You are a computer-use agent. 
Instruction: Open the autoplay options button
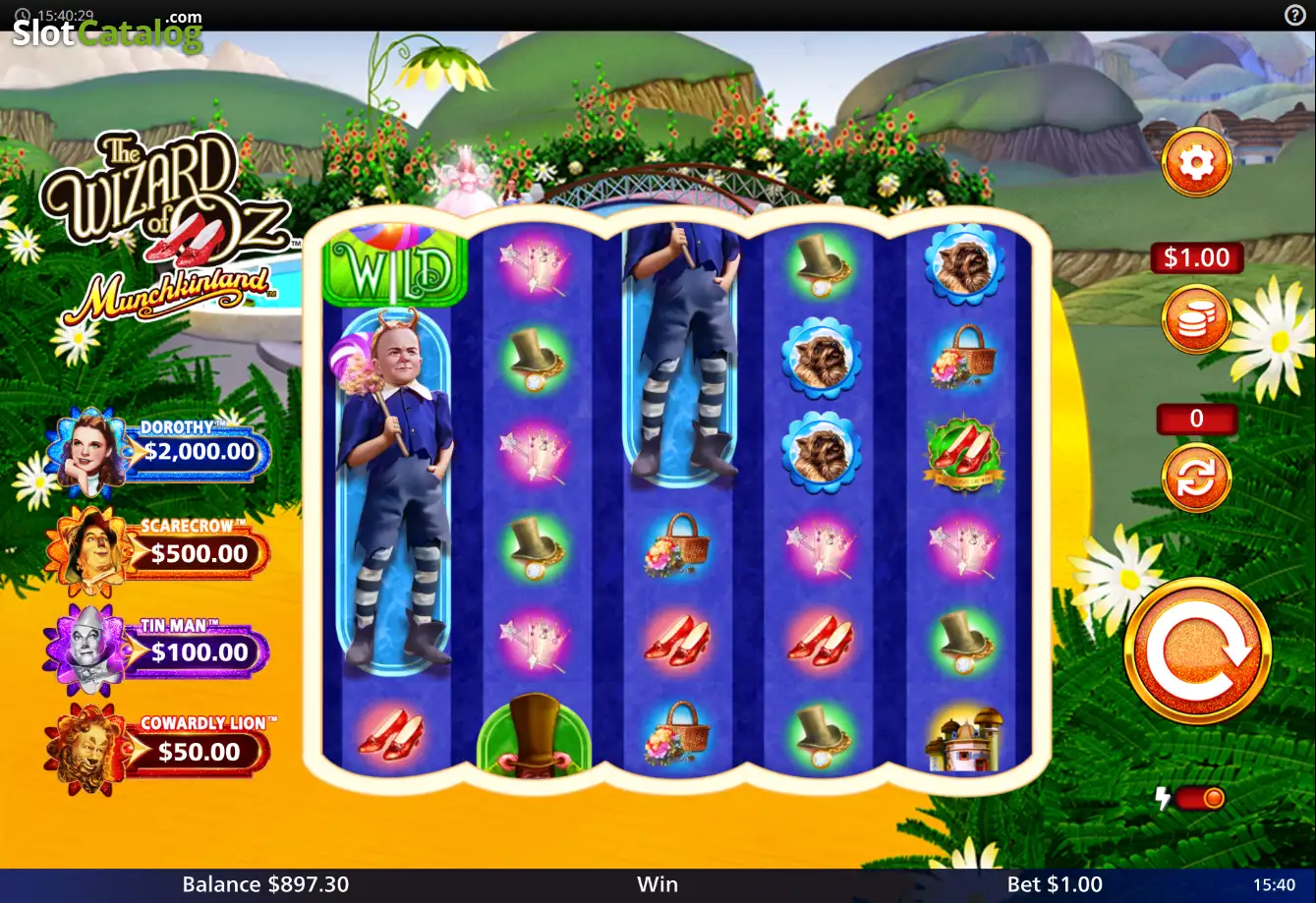point(1196,478)
